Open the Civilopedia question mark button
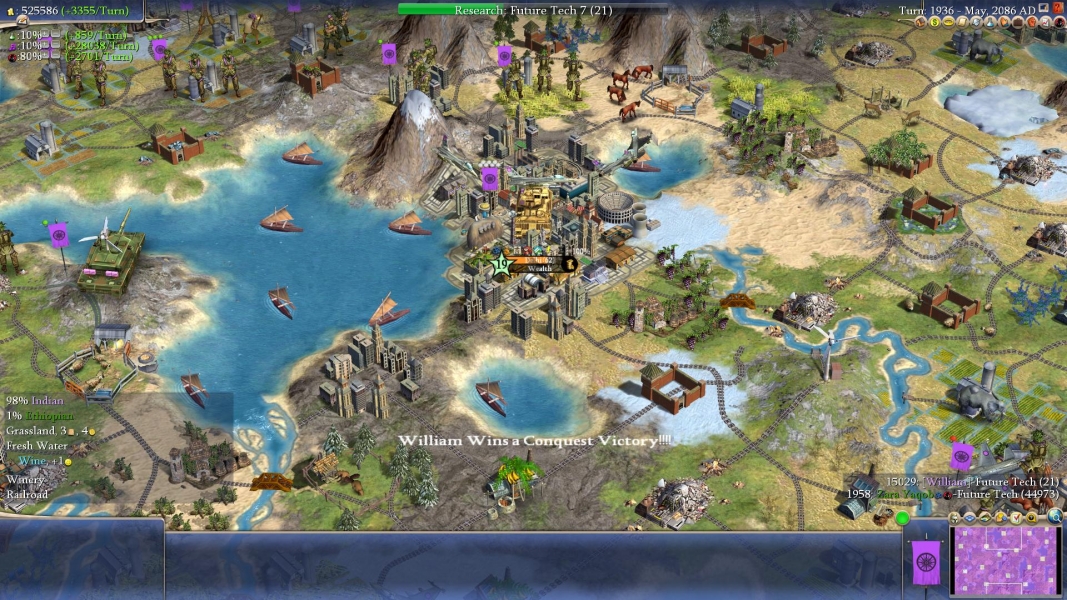The height and width of the screenshot is (600, 1067). [x=1058, y=9]
